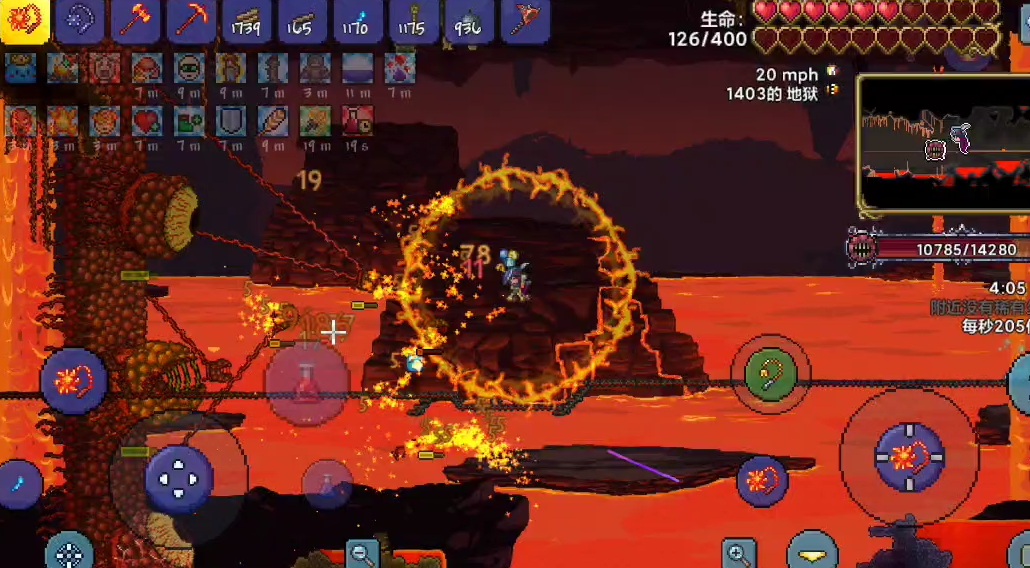Select the hotbar stack of 165

click(302, 21)
